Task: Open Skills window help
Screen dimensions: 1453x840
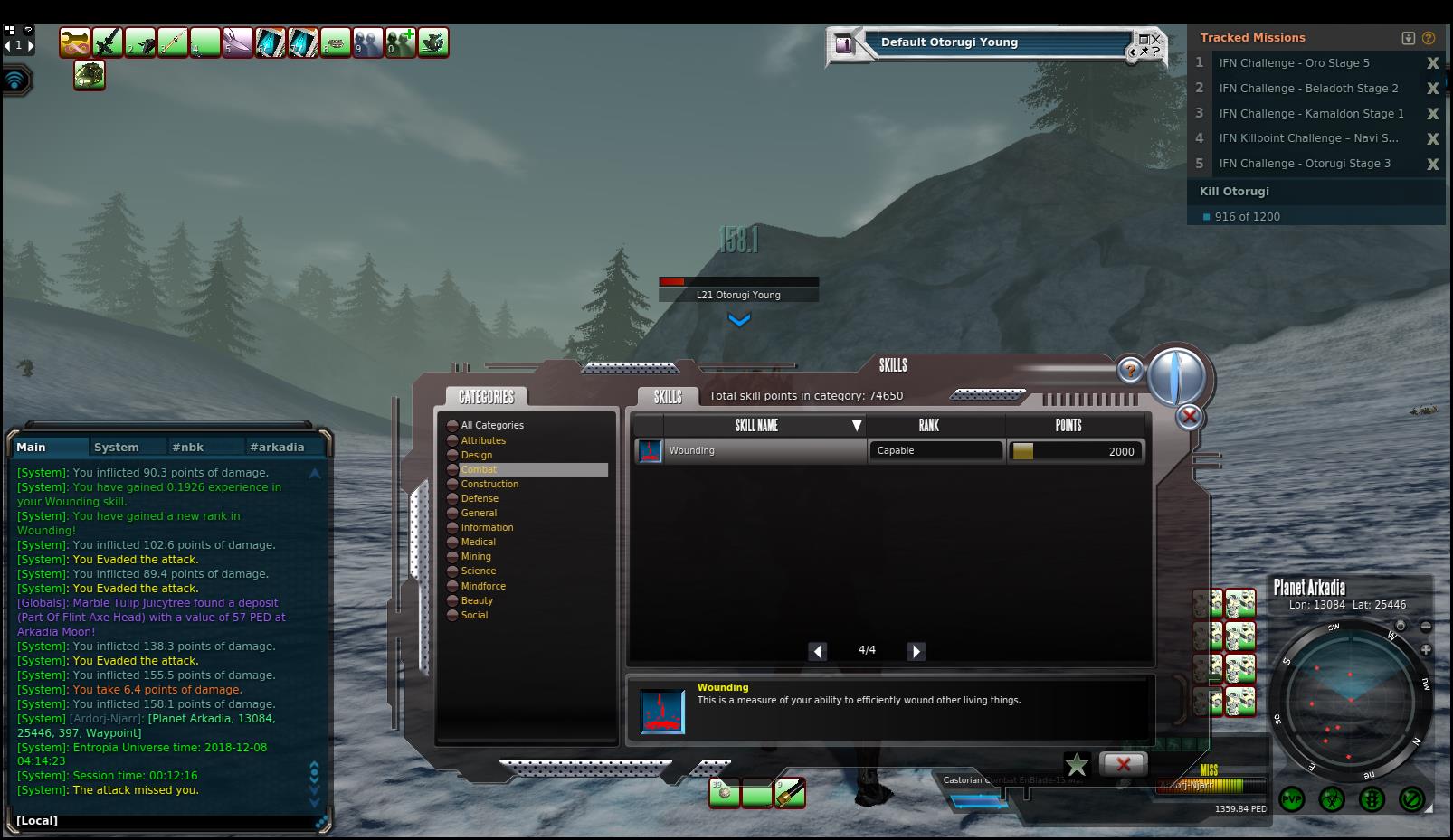Action: click(x=1129, y=369)
